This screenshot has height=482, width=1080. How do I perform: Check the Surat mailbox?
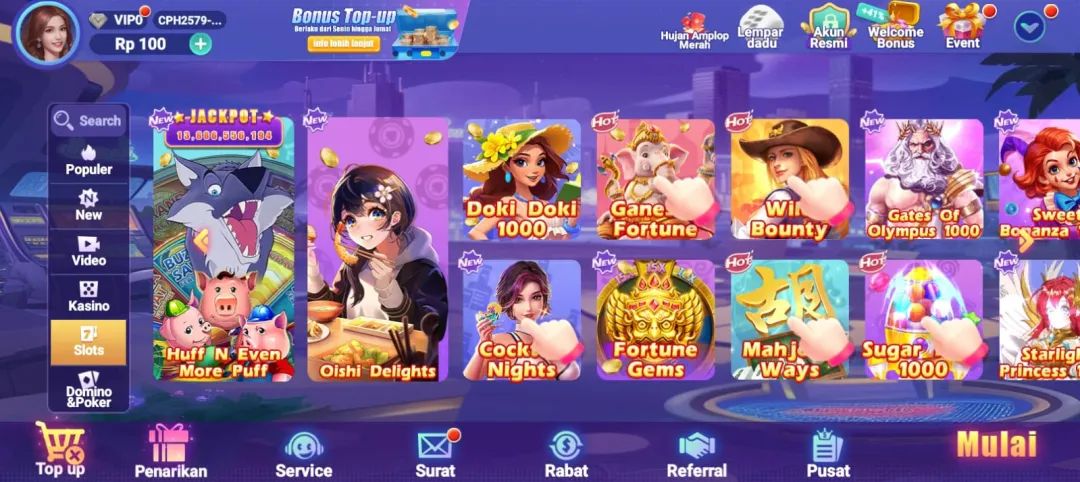[435, 451]
